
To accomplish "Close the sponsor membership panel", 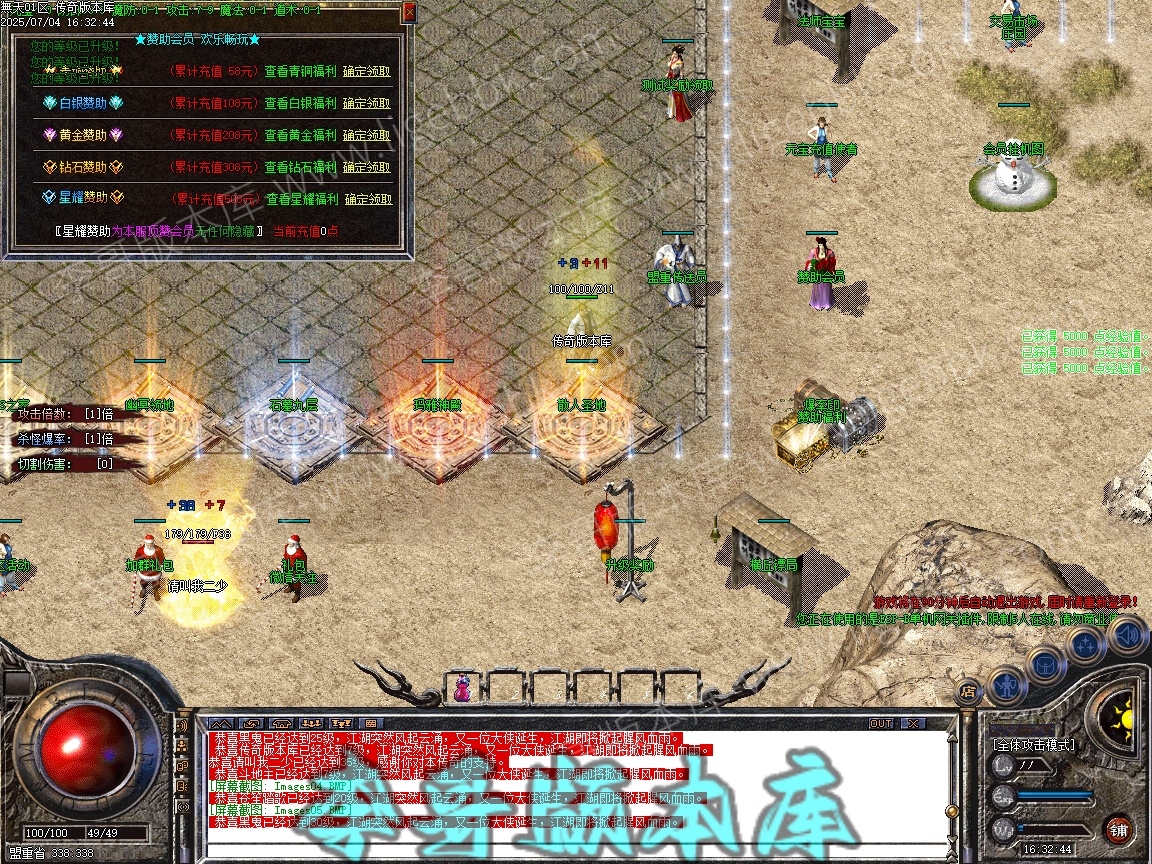I will pos(408,12).
